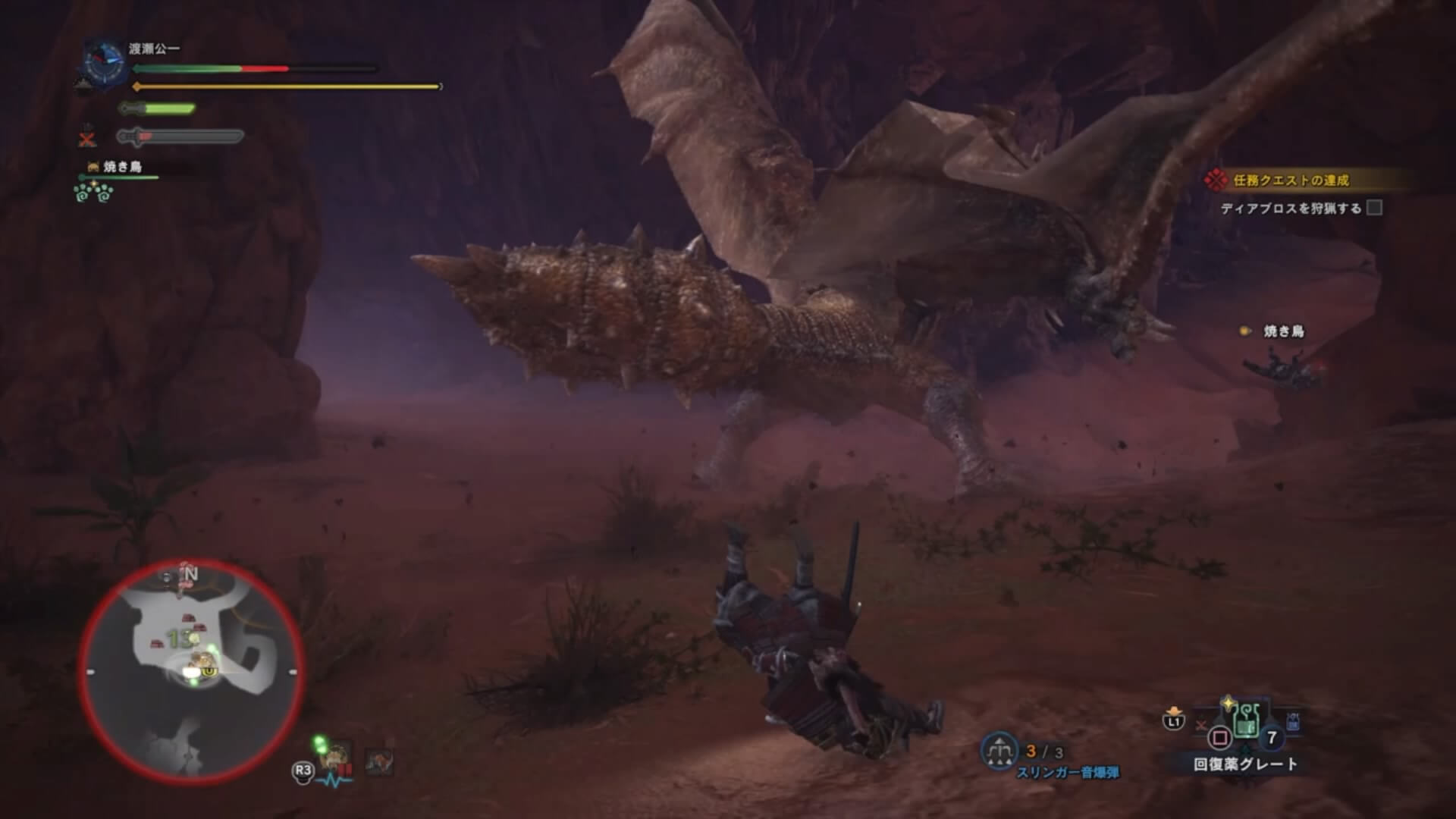The height and width of the screenshot is (819, 1456).
Task: Click the quest clock dial icon
Action: 102,62
